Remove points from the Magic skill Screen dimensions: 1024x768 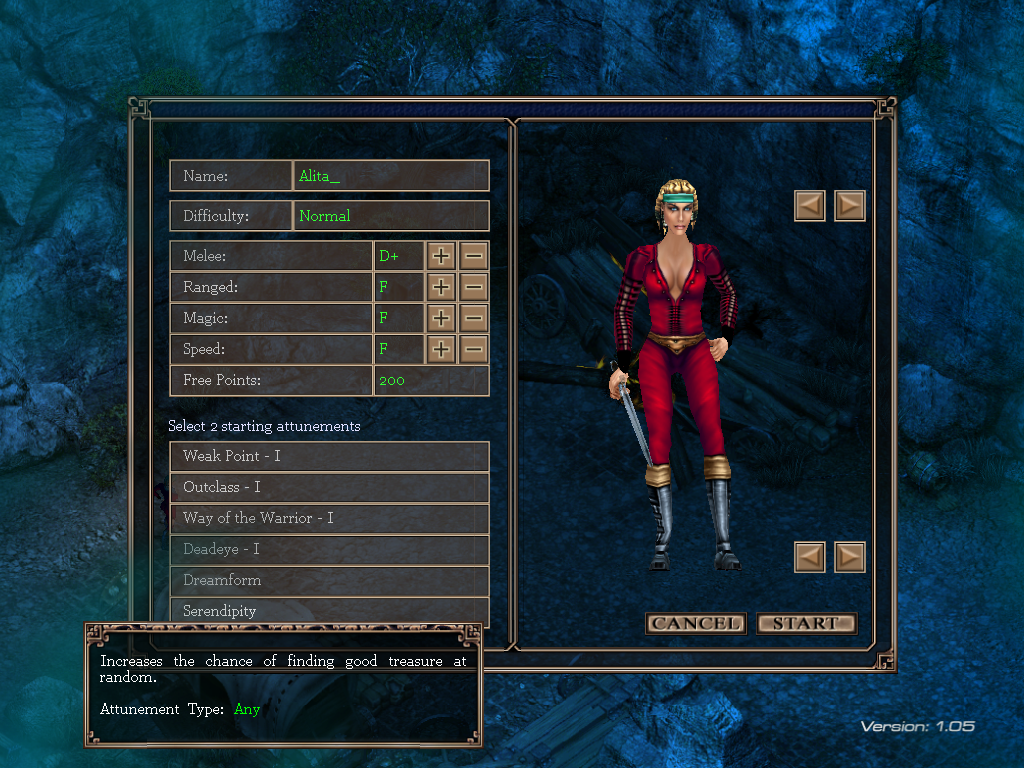click(474, 318)
